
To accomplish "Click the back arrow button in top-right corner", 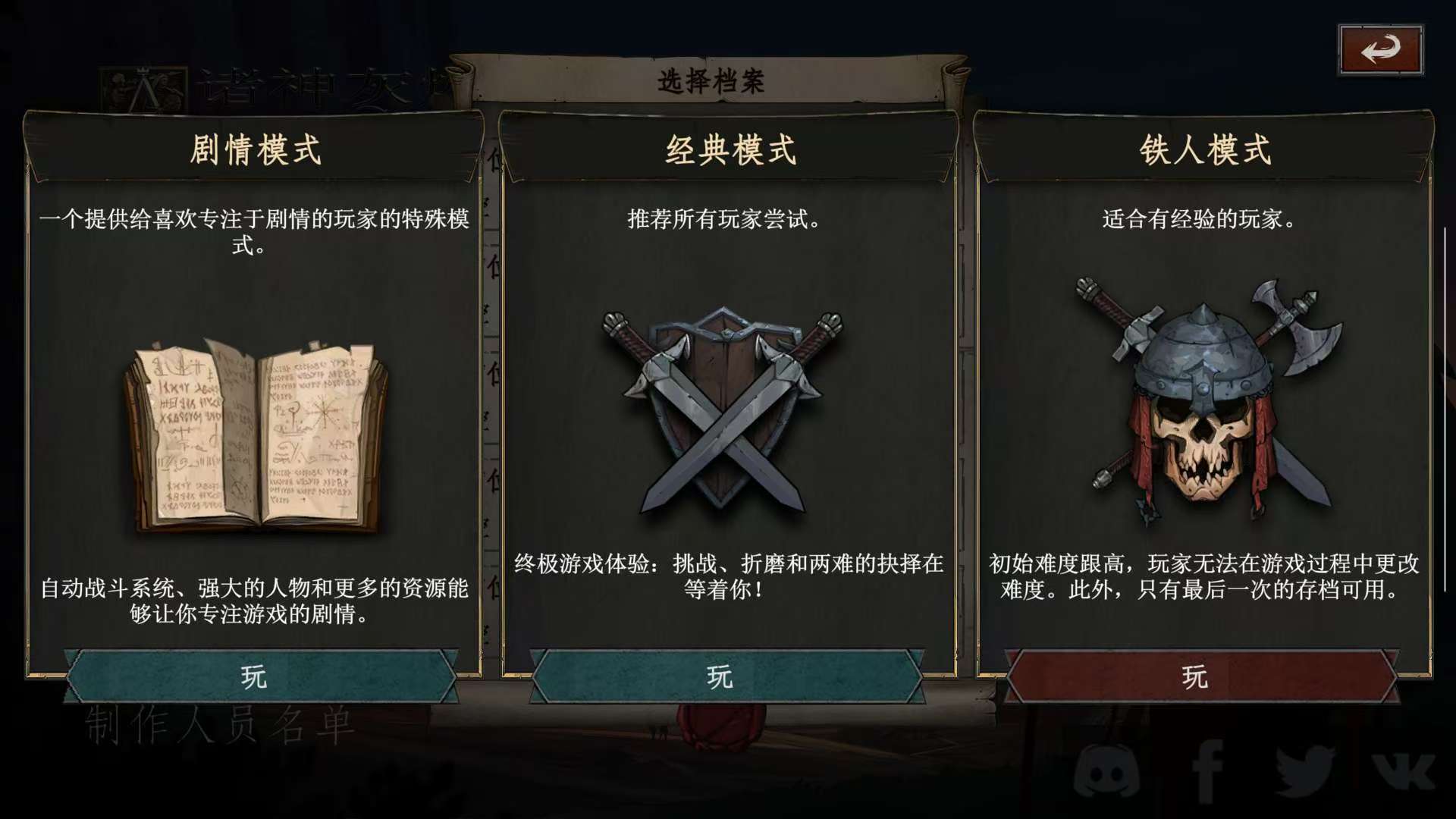I will [1381, 49].
